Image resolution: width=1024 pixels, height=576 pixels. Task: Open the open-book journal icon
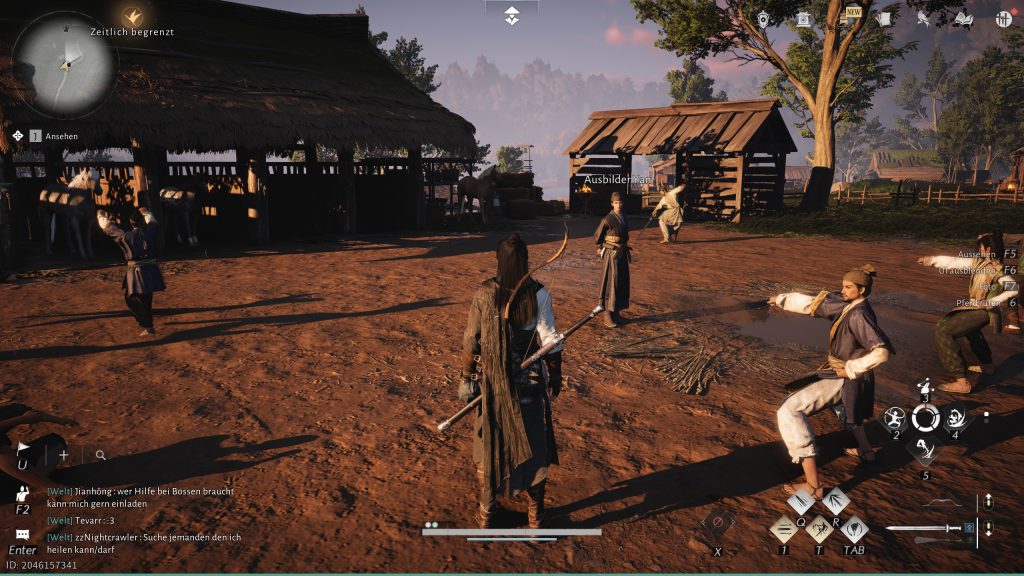pyautogui.click(x=963, y=18)
